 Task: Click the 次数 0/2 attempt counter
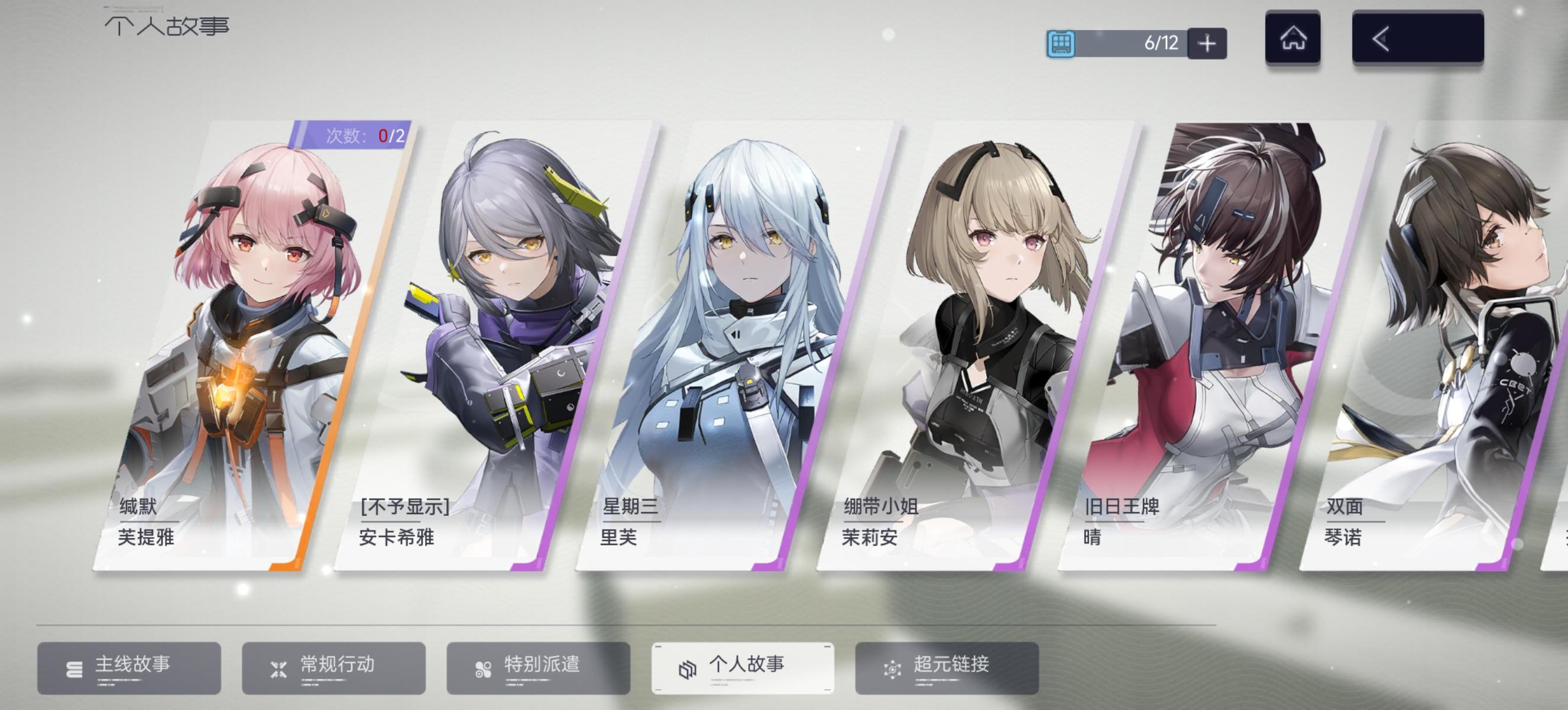[359, 135]
